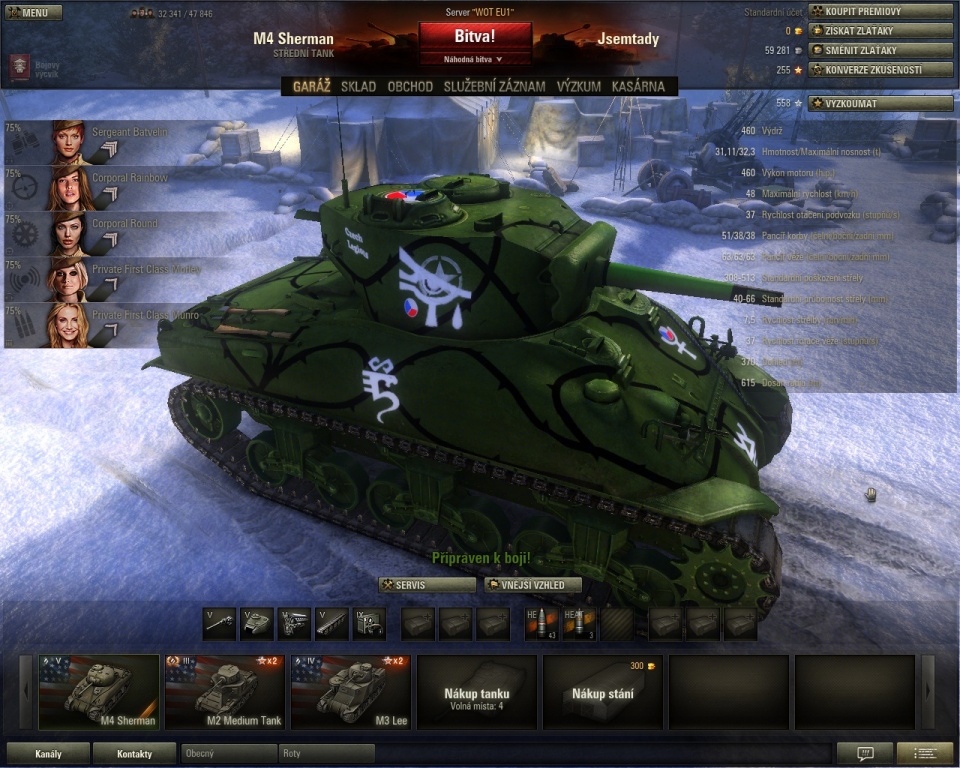The width and height of the screenshot is (960, 768).
Task: Show the Služební záznam tab
Action: 495,87
